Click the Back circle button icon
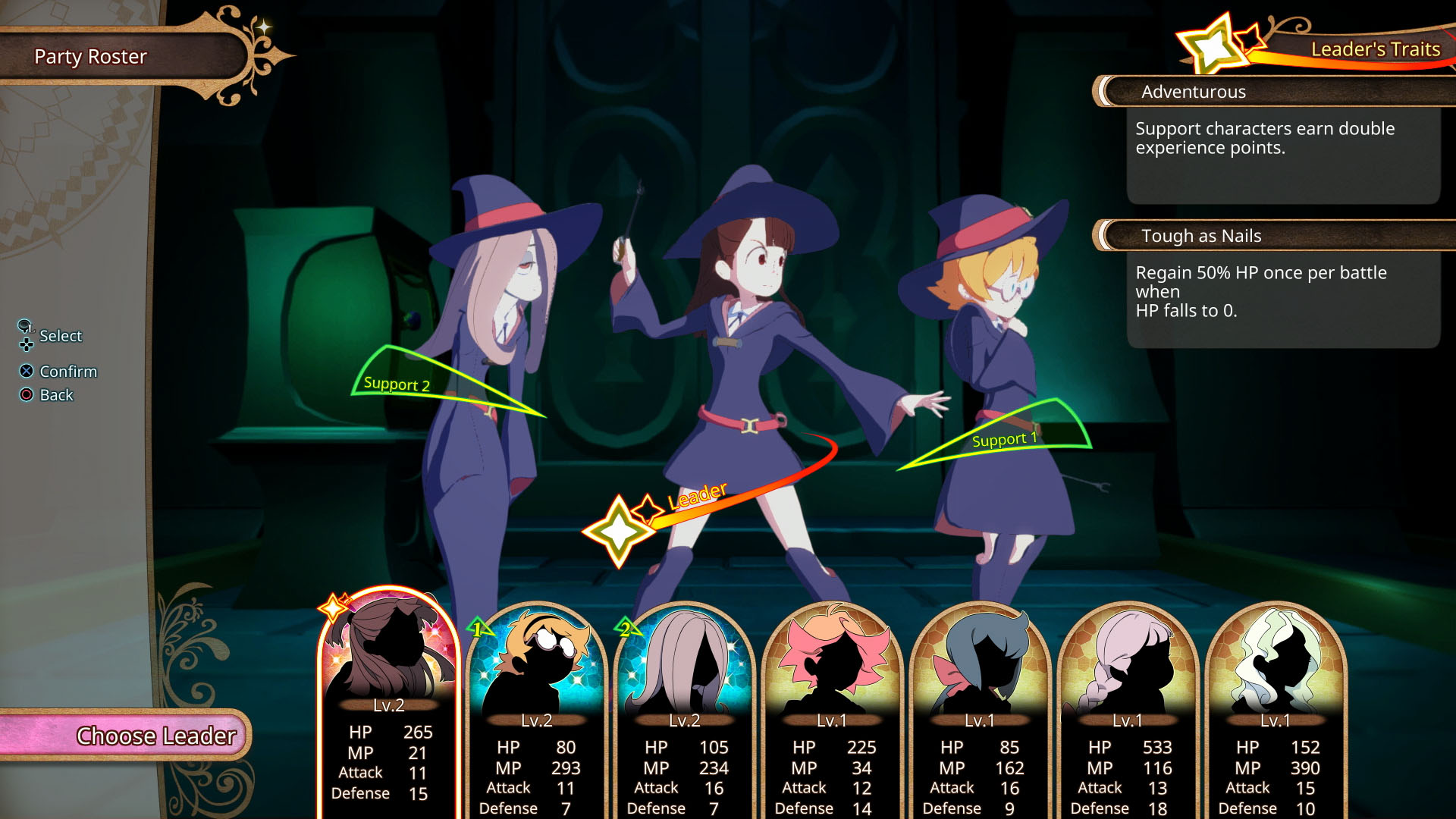 (x=26, y=394)
